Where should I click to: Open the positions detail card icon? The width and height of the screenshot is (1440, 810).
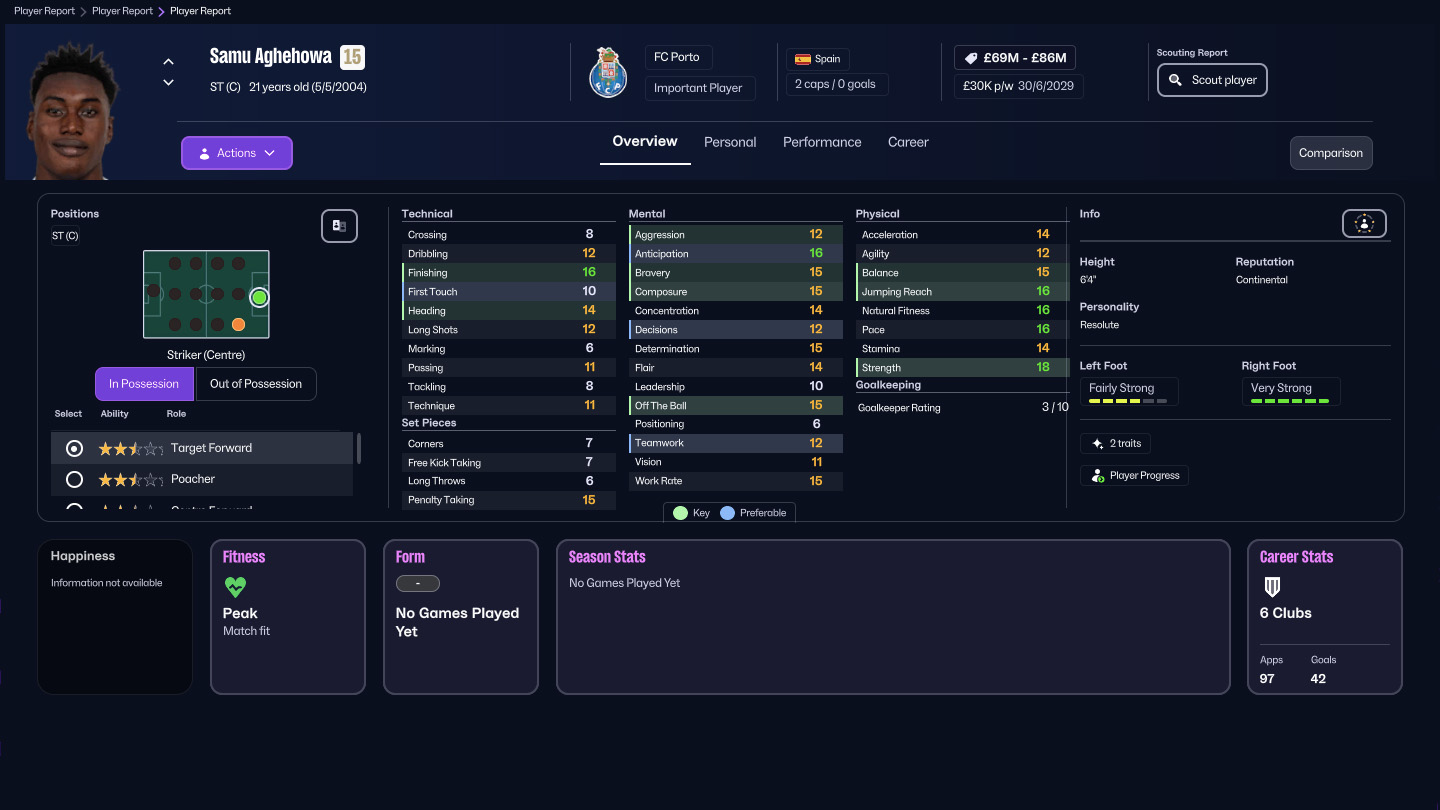339,226
